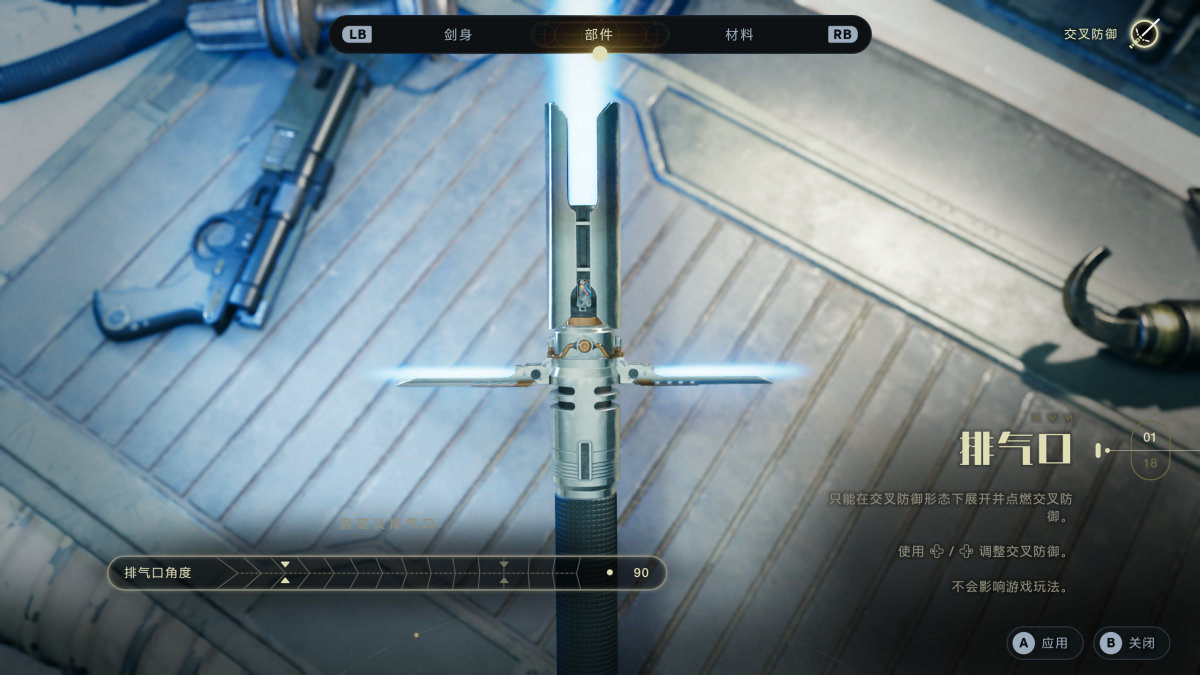Click the 应用 apply button
1200x675 pixels.
tap(1044, 643)
